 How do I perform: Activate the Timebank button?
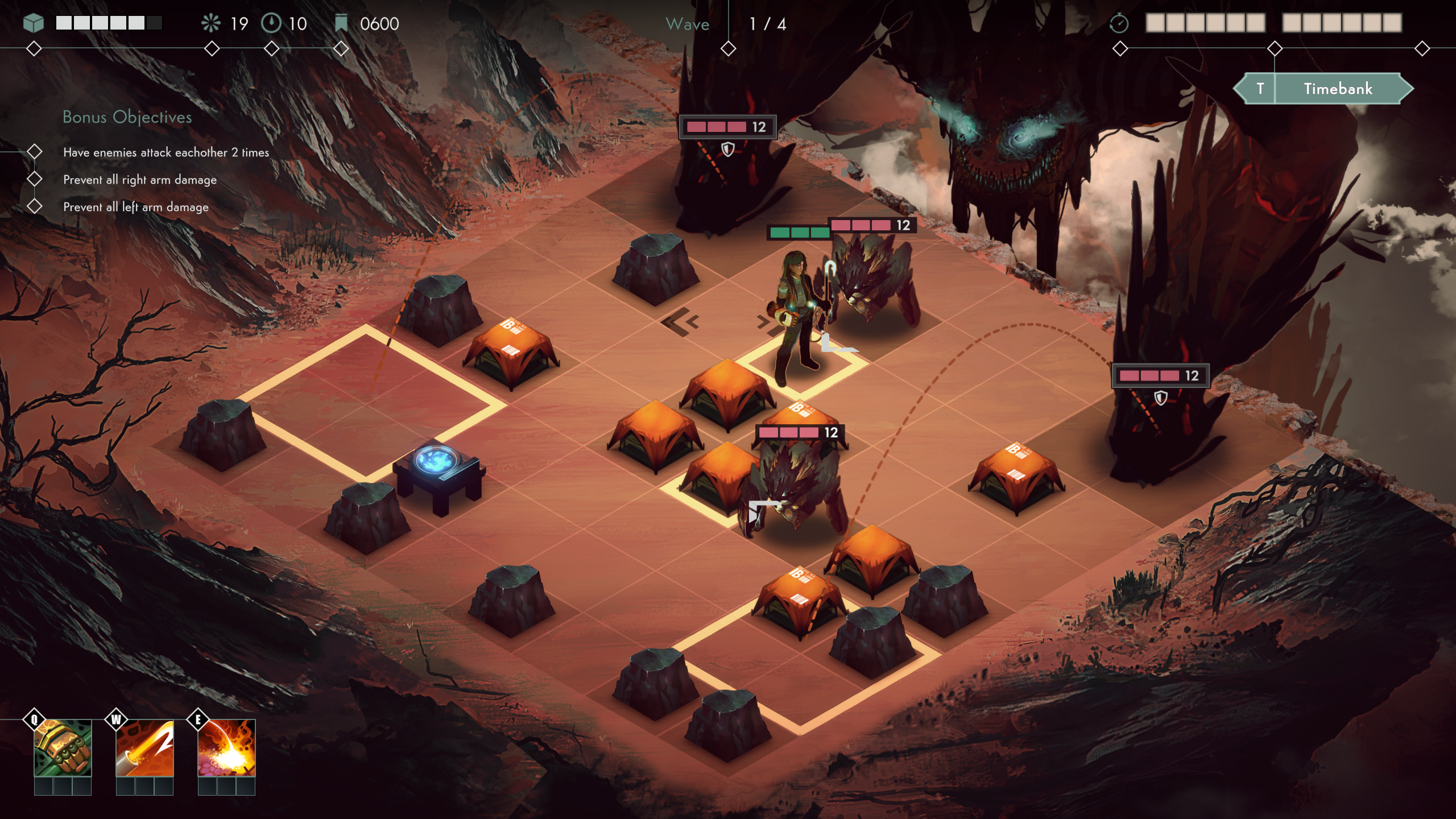click(x=1337, y=89)
